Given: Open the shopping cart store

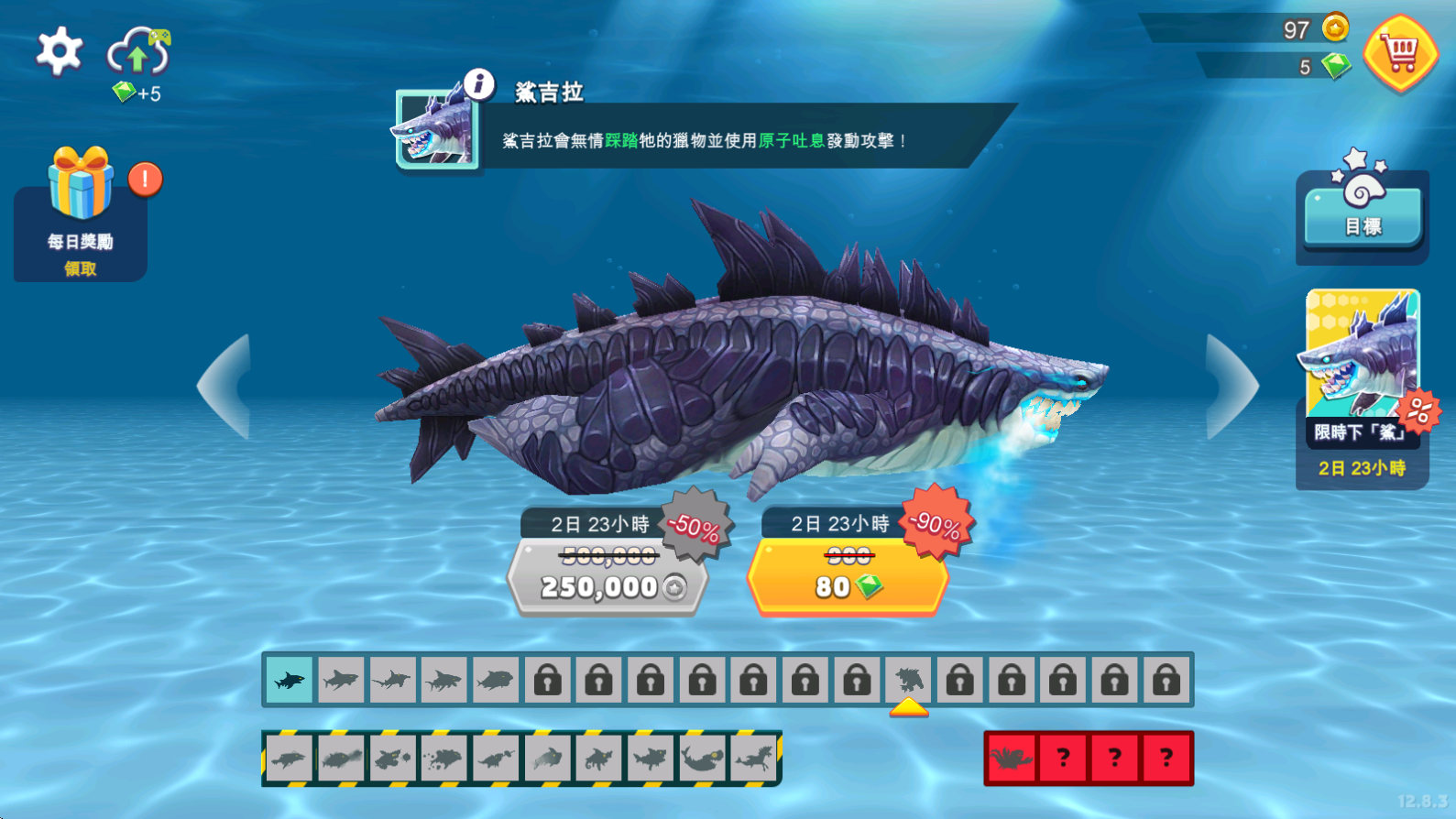Looking at the screenshot, I should [x=1400, y=54].
